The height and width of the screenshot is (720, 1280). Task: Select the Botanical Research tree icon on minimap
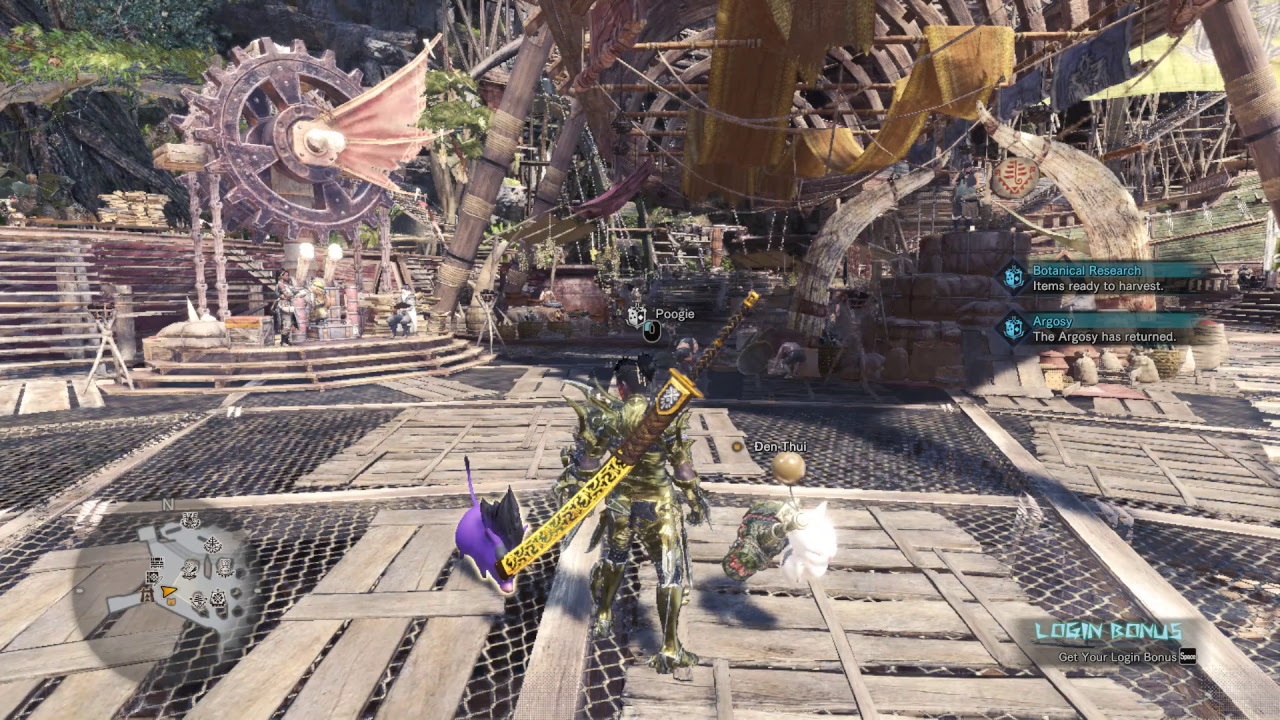[211, 543]
